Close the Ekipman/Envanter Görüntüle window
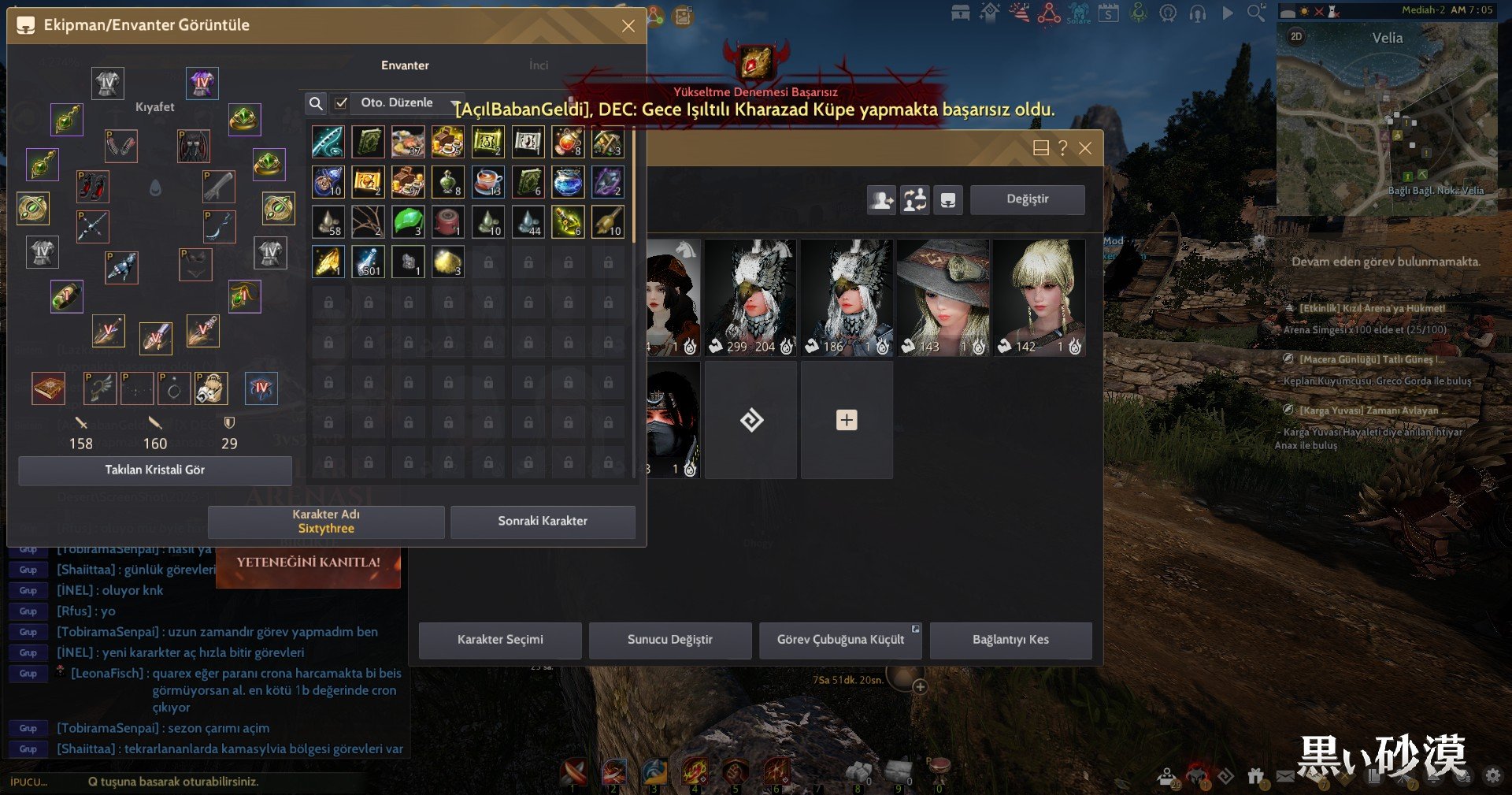This screenshot has height=795, width=1512. point(628,26)
